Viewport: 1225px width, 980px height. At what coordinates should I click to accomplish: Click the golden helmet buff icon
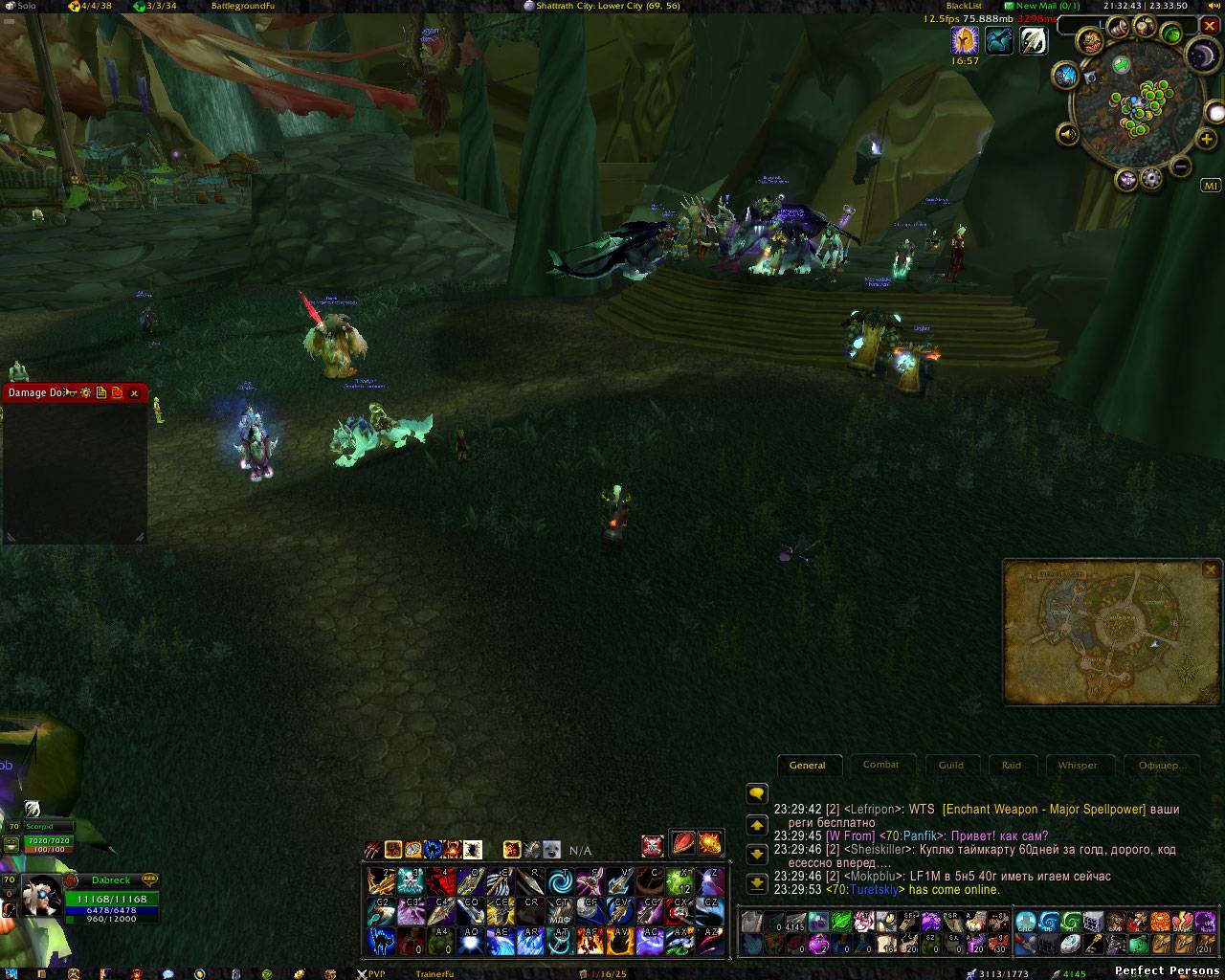(x=965, y=40)
